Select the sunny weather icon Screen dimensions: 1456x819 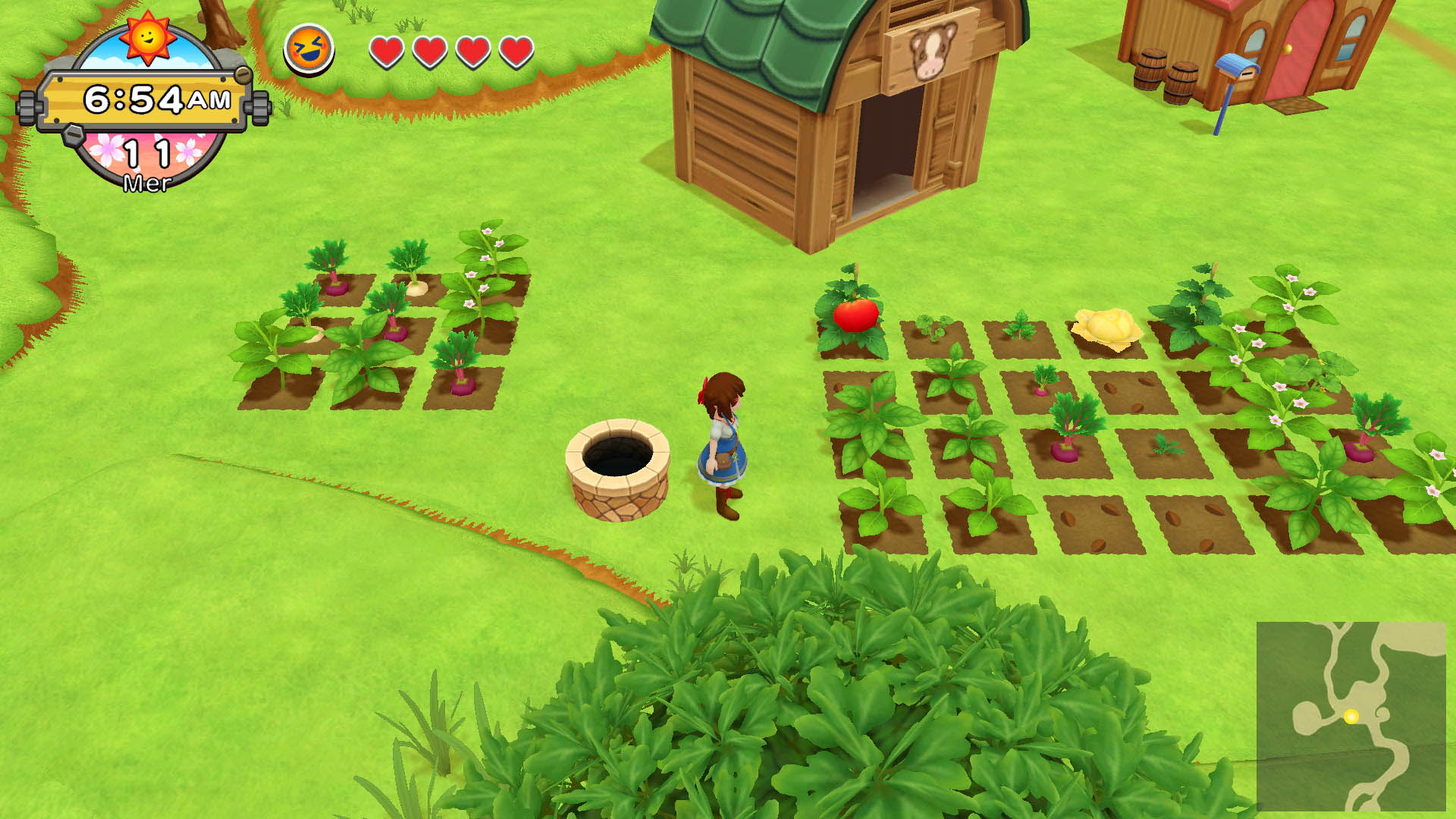148,36
